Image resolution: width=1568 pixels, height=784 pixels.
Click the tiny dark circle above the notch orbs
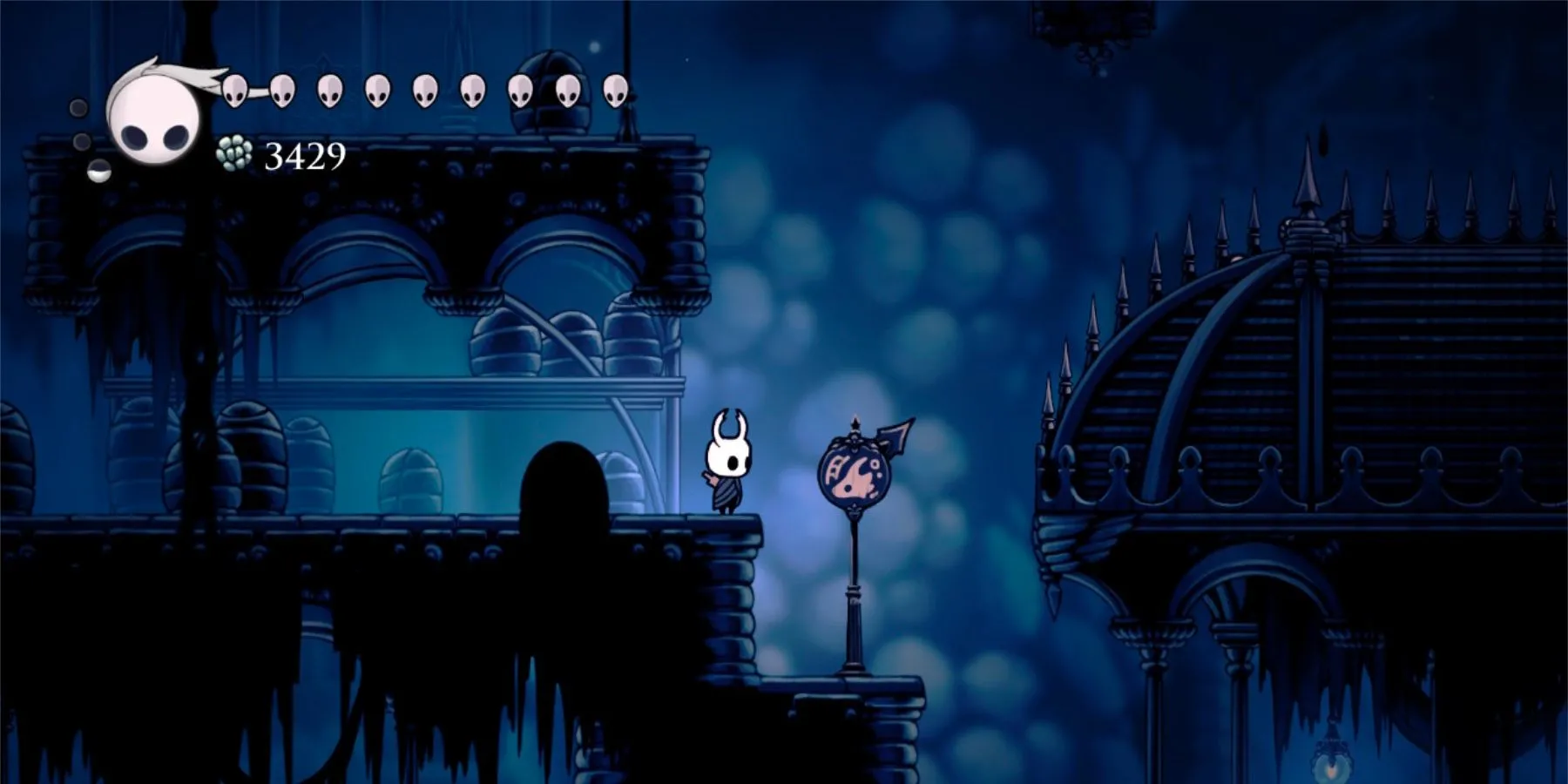77,106
